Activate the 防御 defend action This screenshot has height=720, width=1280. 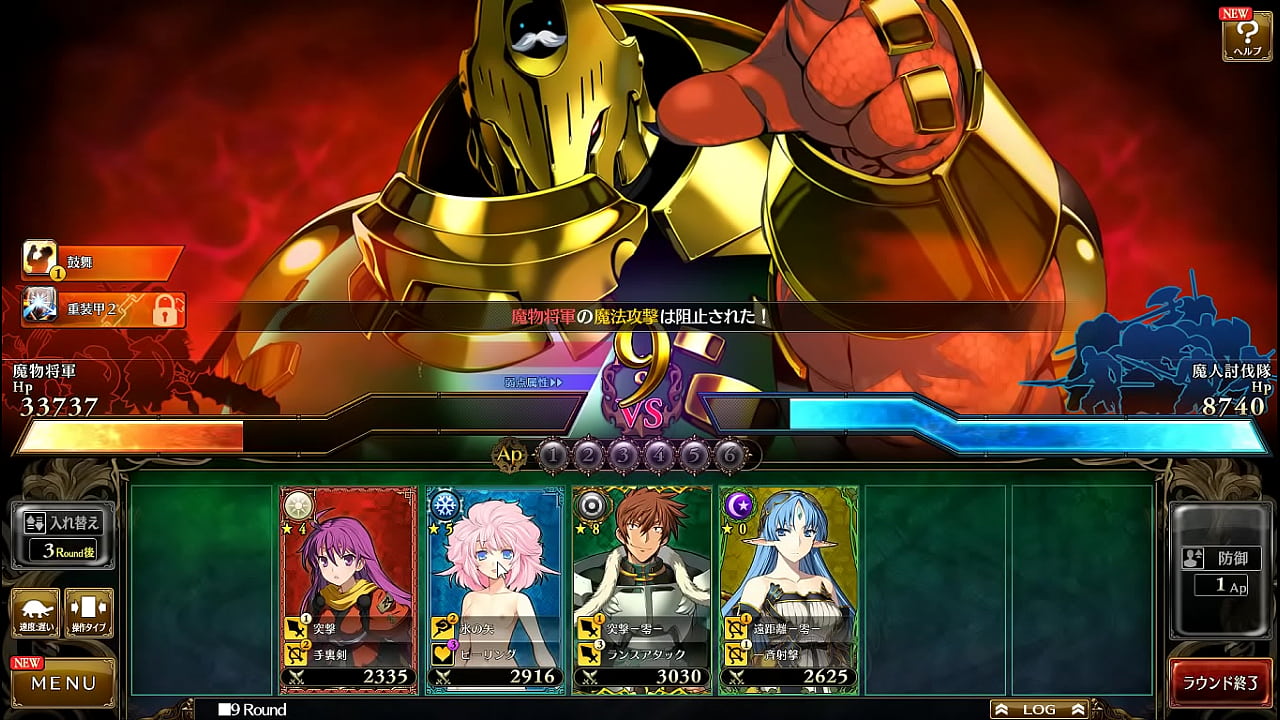pyautogui.click(x=1220, y=570)
